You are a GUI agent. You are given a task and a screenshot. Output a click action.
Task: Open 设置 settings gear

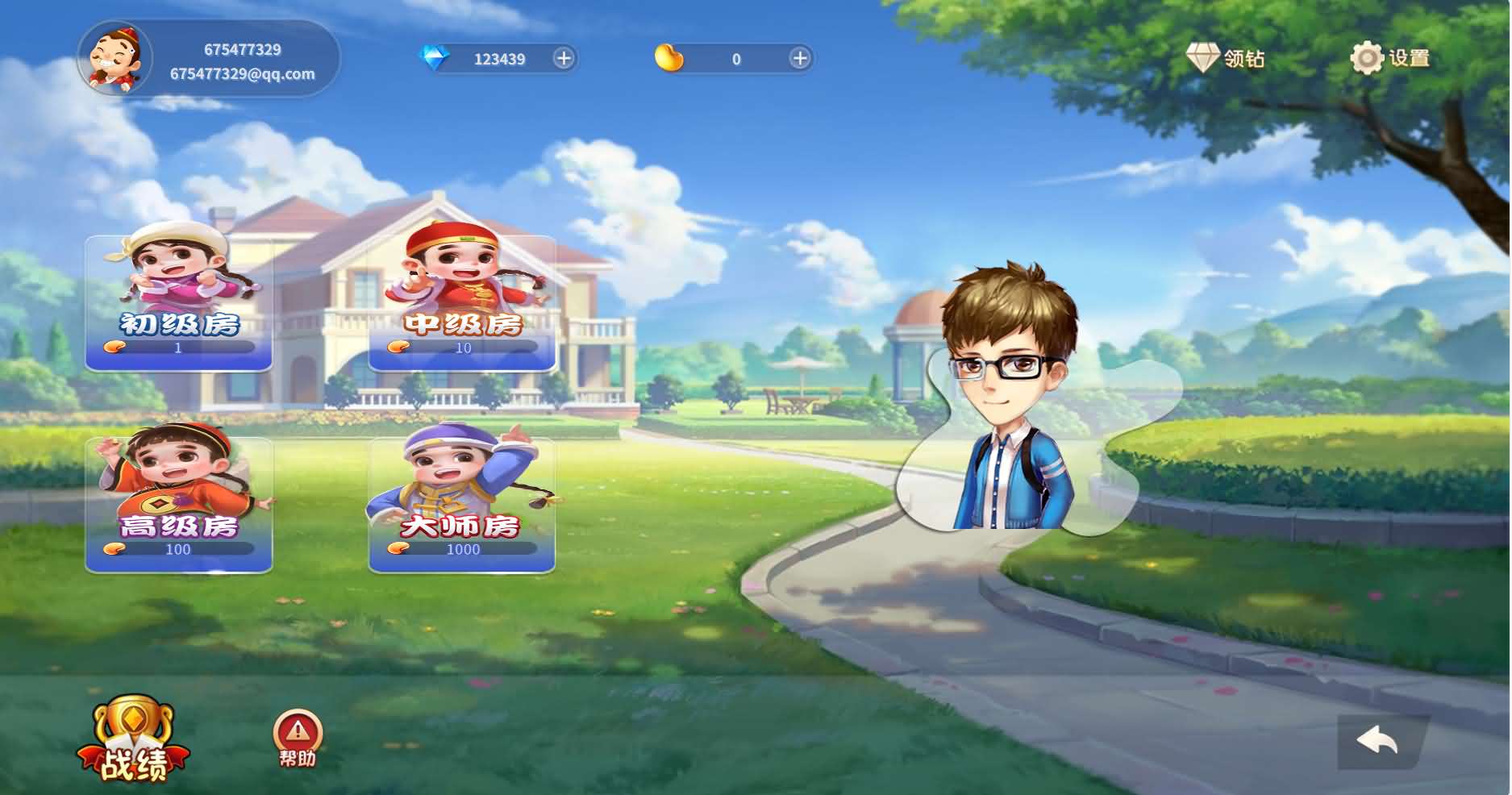1389,58
